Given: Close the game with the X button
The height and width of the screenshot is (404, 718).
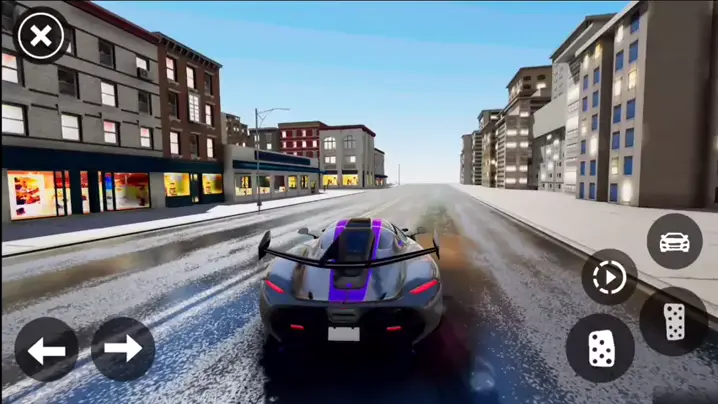Looking at the screenshot, I should point(41,38).
